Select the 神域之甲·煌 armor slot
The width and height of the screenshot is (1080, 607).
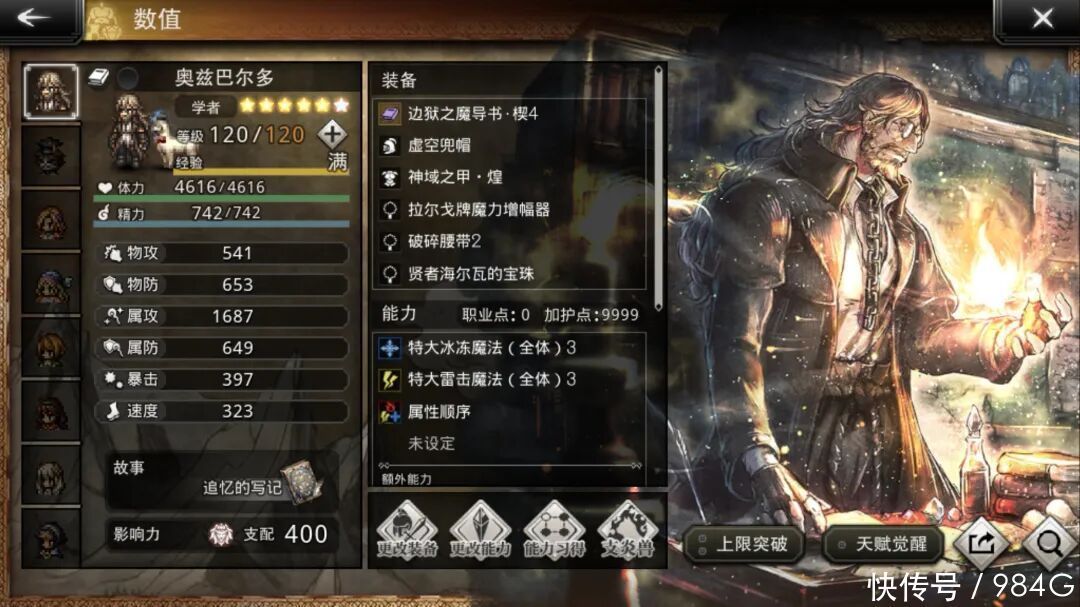[x=510, y=178]
